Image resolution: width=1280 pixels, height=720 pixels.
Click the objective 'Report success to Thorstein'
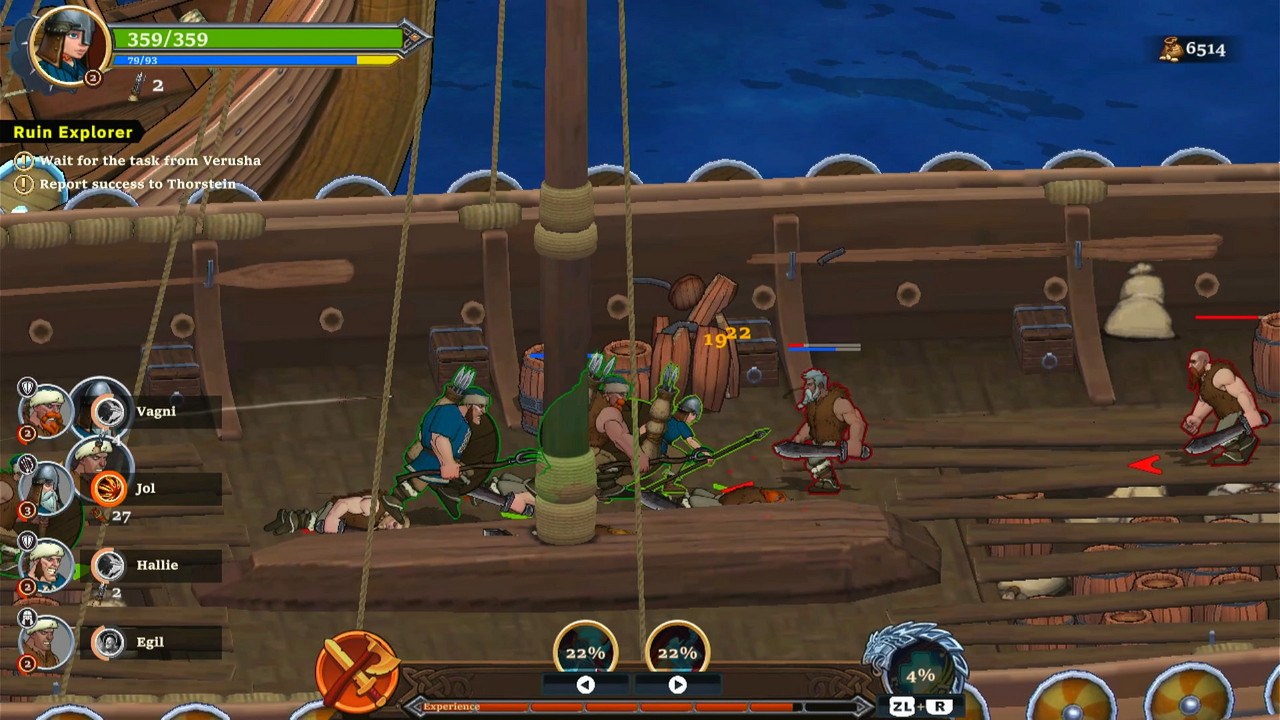click(138, 184)
